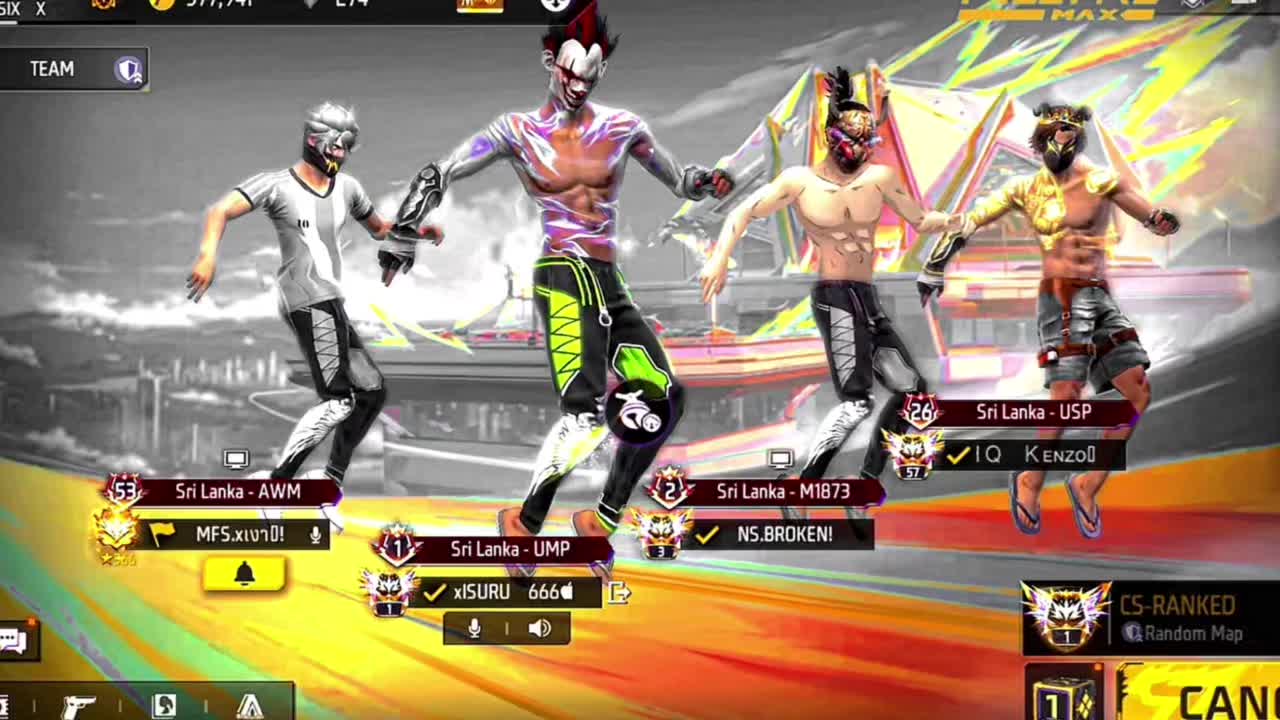Tap the yellow bell notification button
Screen dimensions: 1280x720
pos(244,574)
